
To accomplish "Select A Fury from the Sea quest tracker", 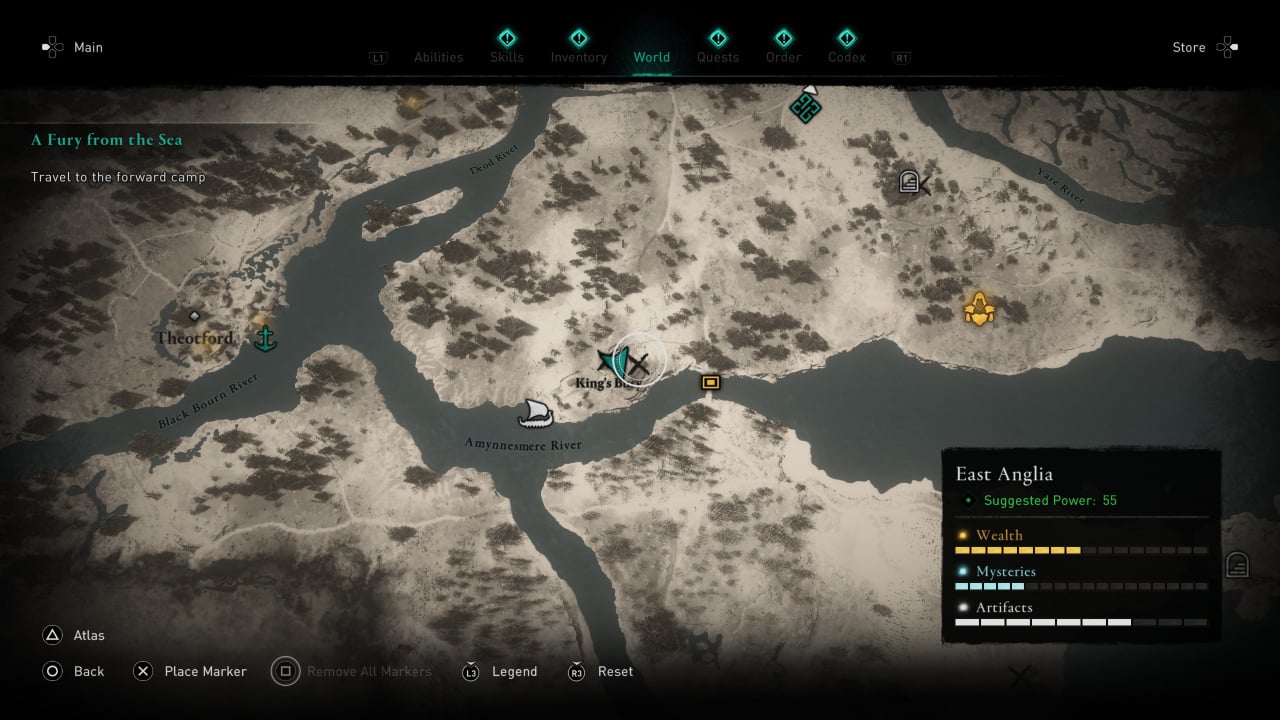I will 107,140.
